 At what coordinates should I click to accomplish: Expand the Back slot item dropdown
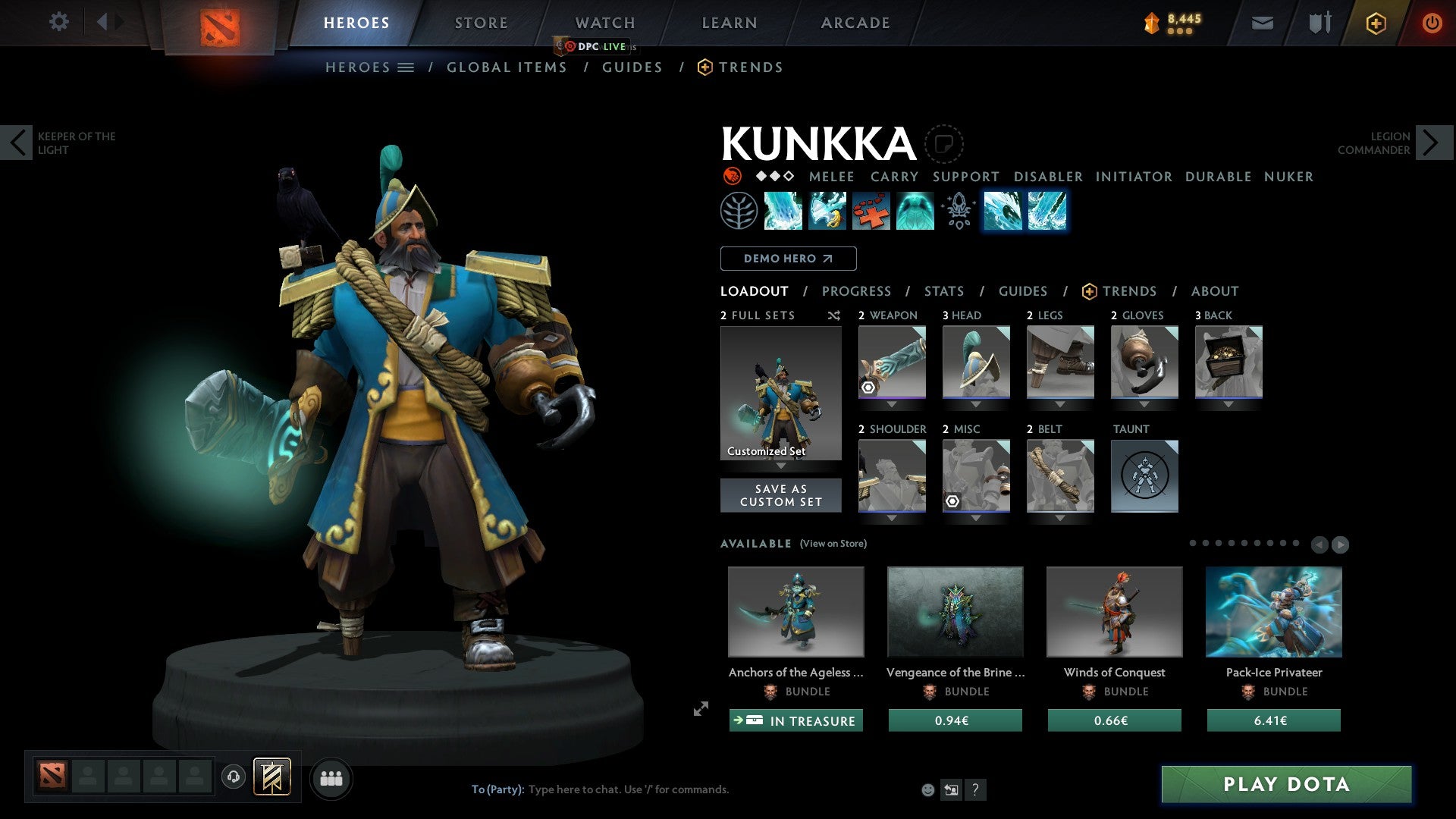[x=1228, y=404]
